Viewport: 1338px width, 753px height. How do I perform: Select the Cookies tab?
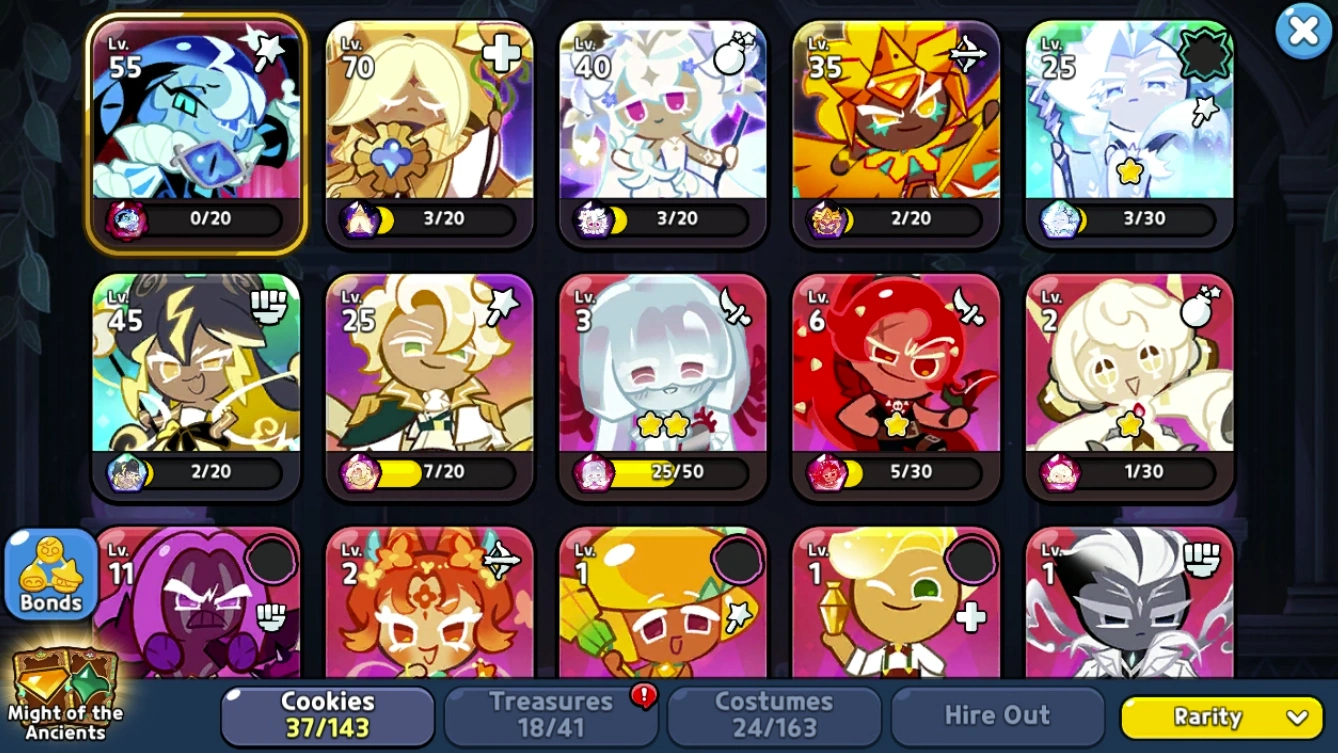point(325,714)
